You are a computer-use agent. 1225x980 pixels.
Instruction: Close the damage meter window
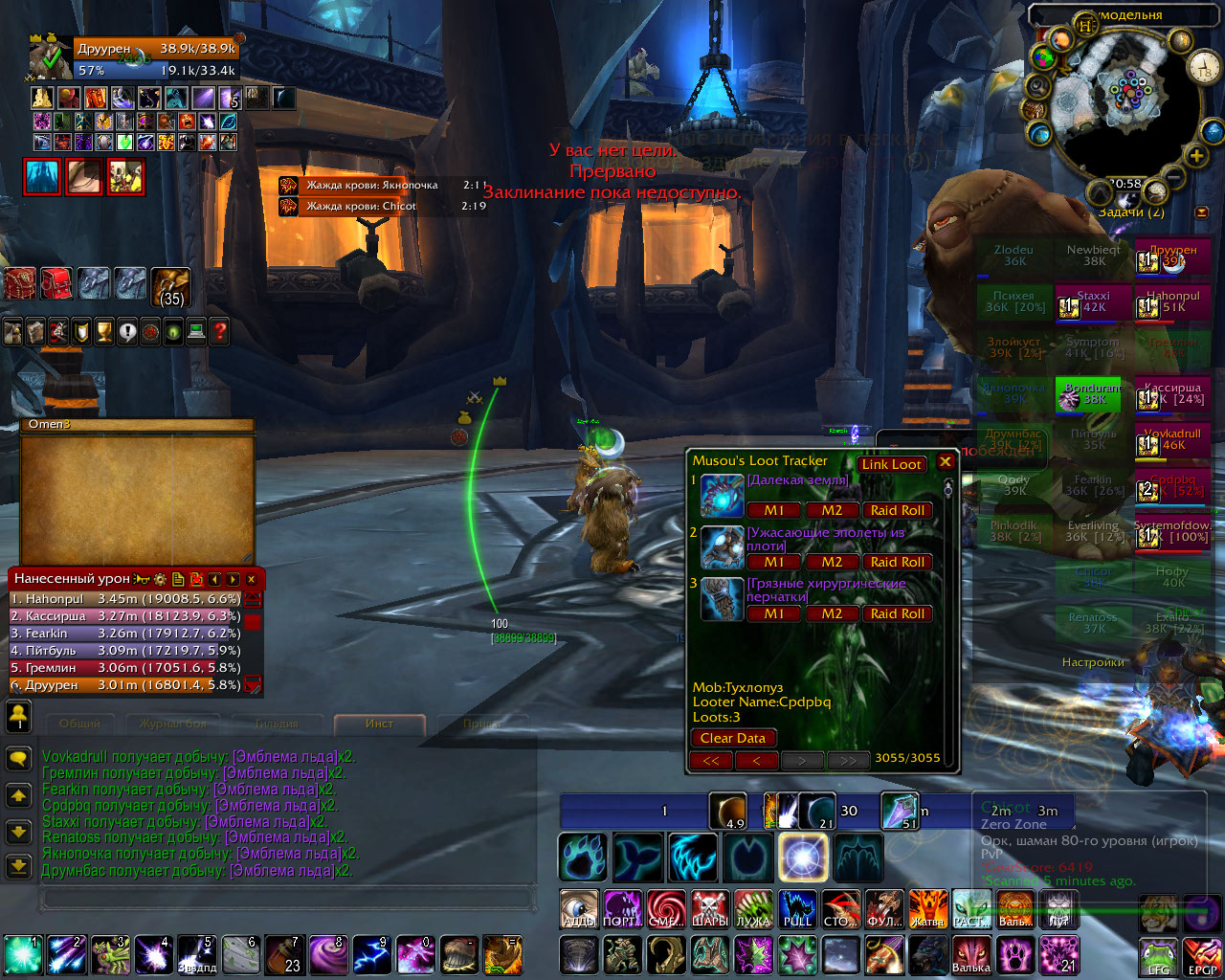[252, 579]
